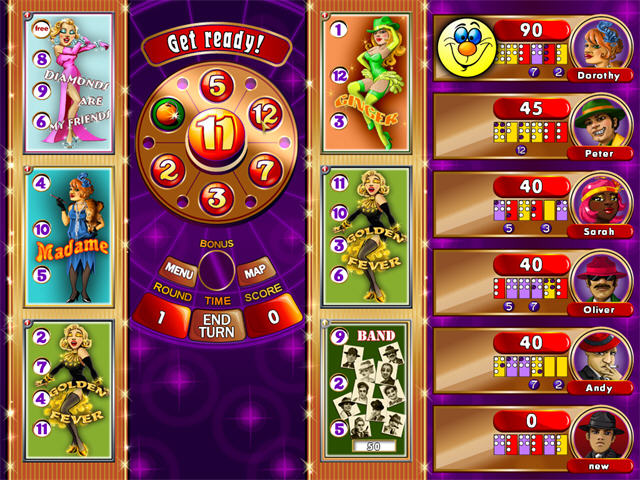Open the MENU button
Screen dimensions: 640x480
click(180, 270)
